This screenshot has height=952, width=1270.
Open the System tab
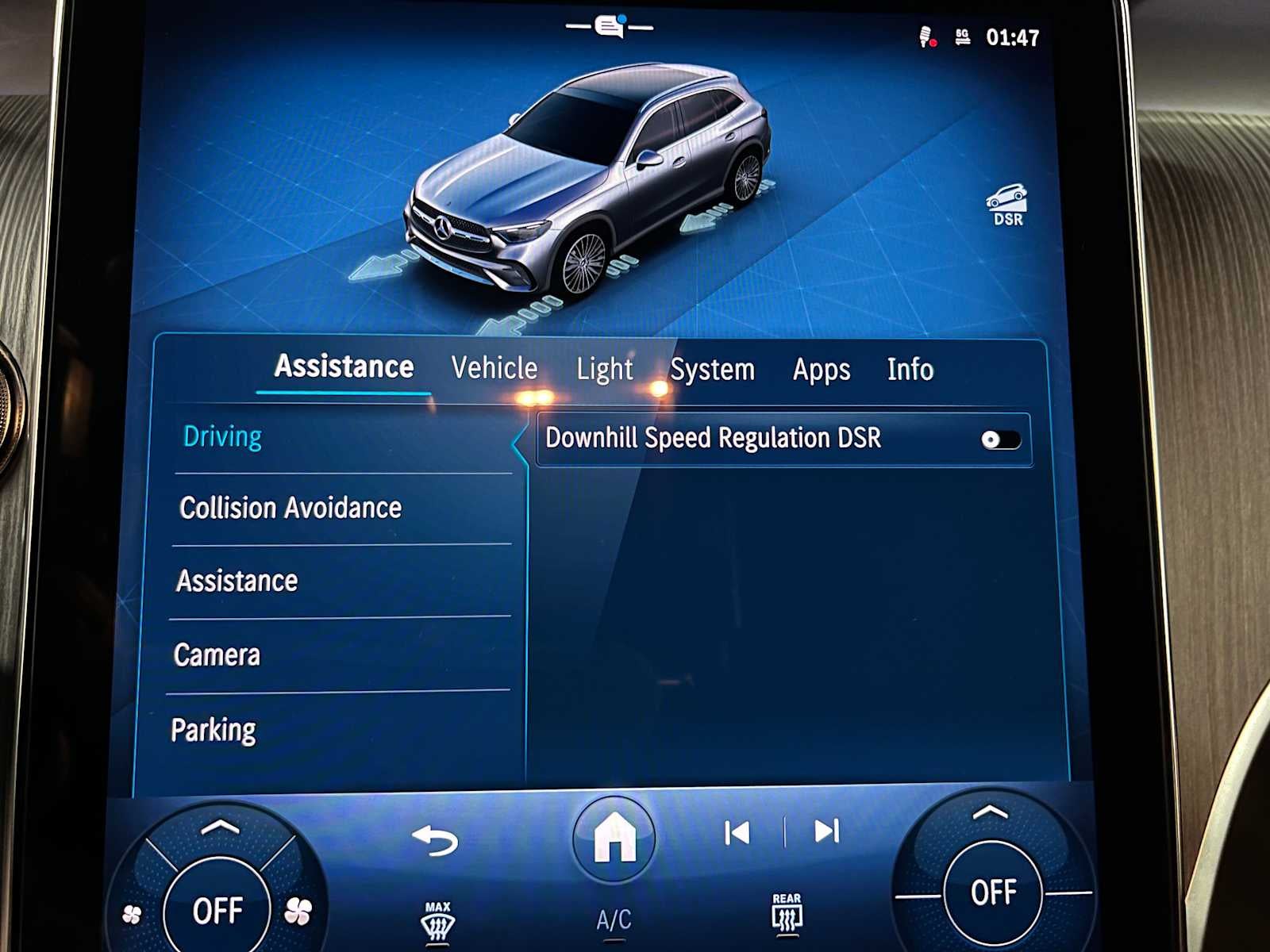pos(713,368)
